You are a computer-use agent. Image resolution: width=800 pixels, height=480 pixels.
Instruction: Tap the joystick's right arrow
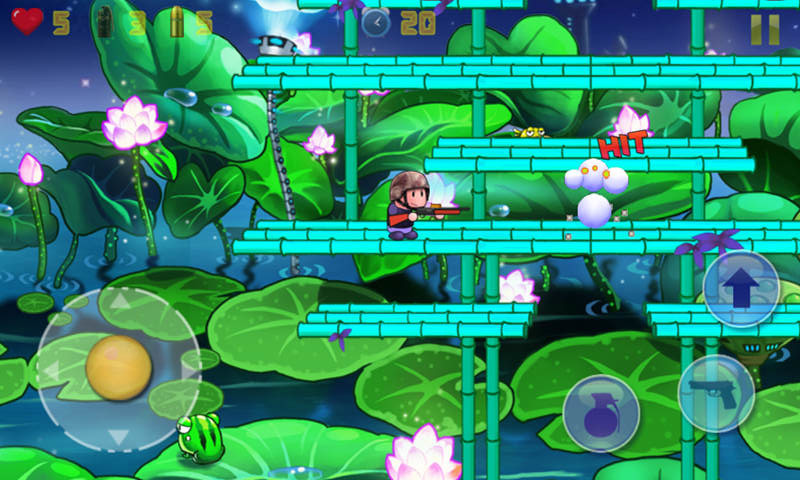click(188, 369)
